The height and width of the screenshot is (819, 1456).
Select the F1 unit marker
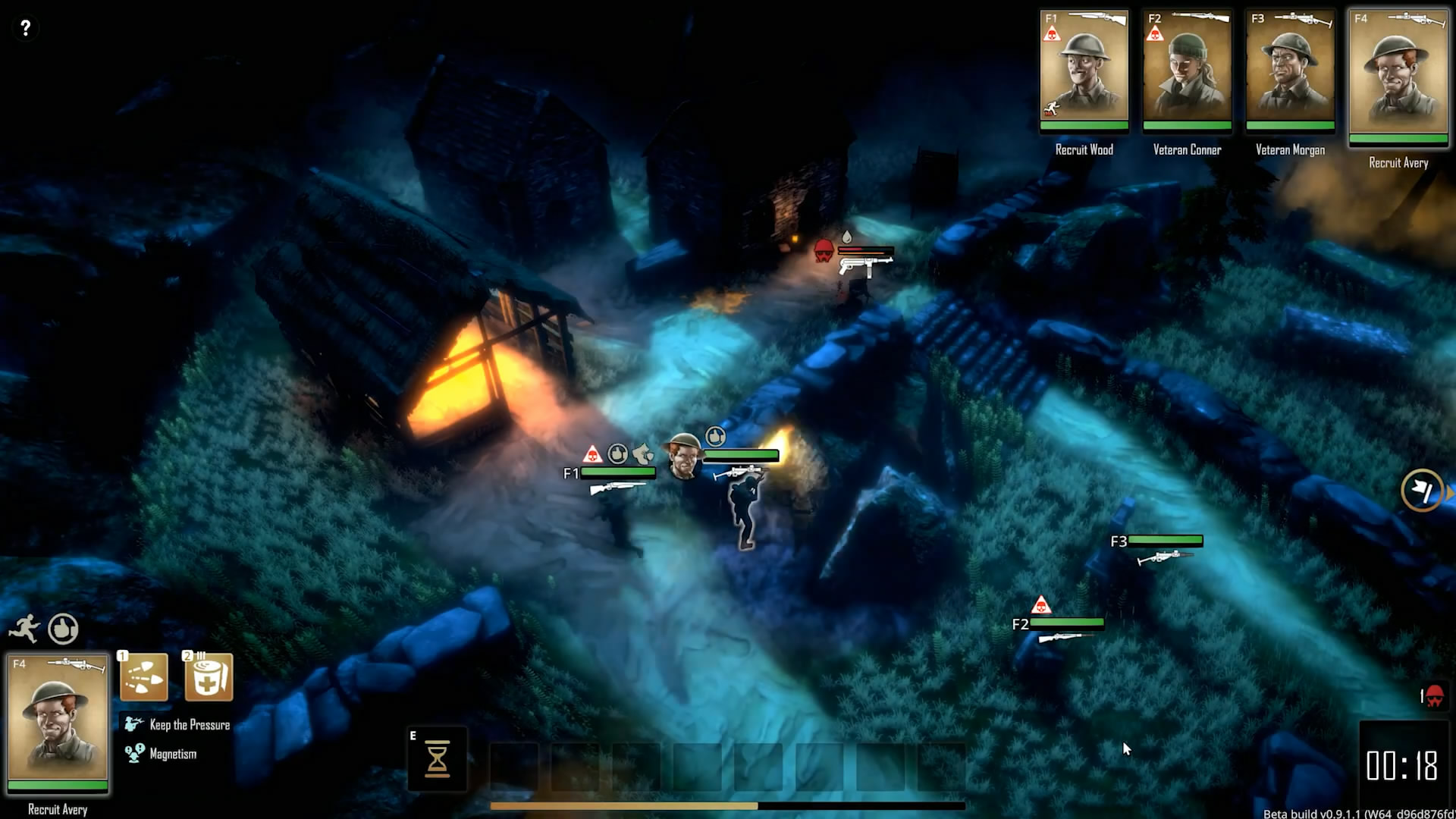coord(571,473)
